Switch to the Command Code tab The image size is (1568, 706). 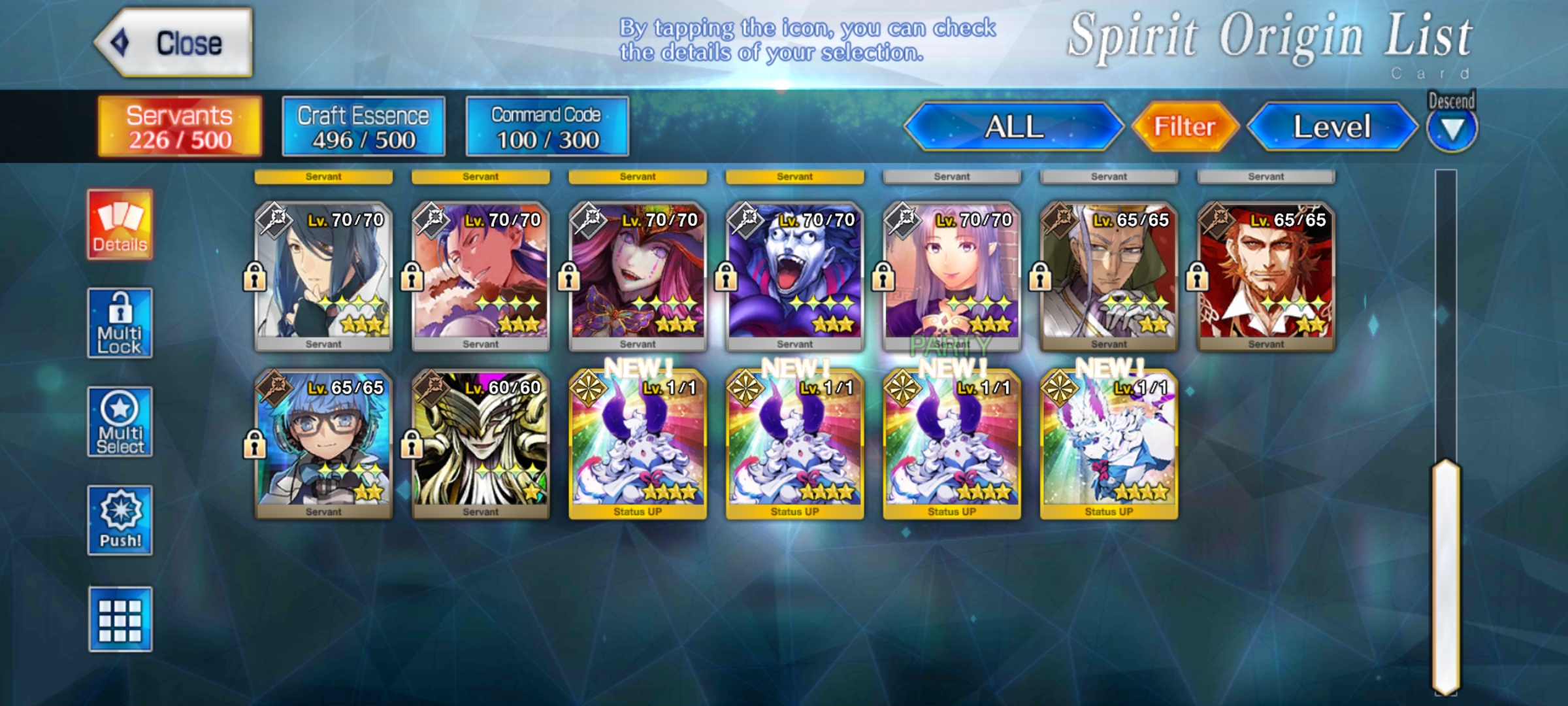(x=547, y=127)
